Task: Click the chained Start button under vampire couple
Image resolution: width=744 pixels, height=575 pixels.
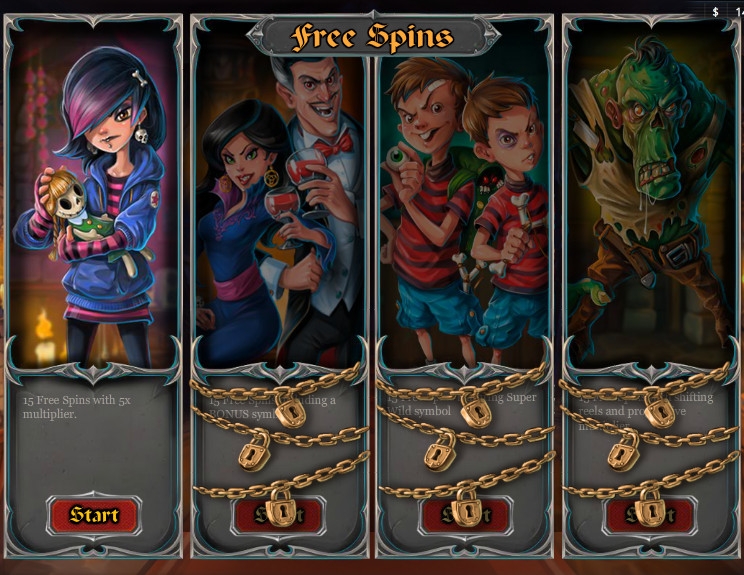Action: [280, 515]
